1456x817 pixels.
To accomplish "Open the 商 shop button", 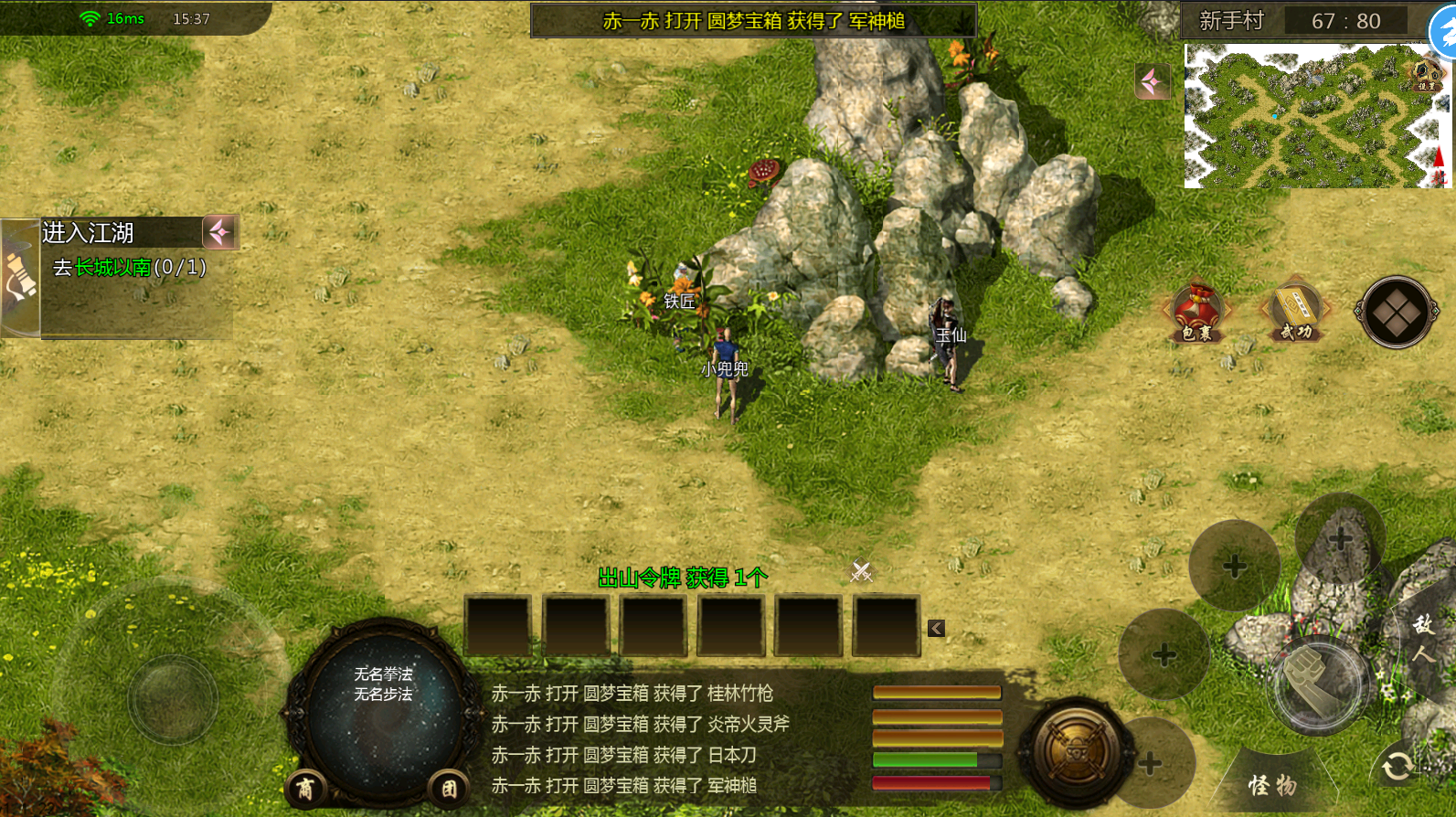I will [x=305, y=789].
